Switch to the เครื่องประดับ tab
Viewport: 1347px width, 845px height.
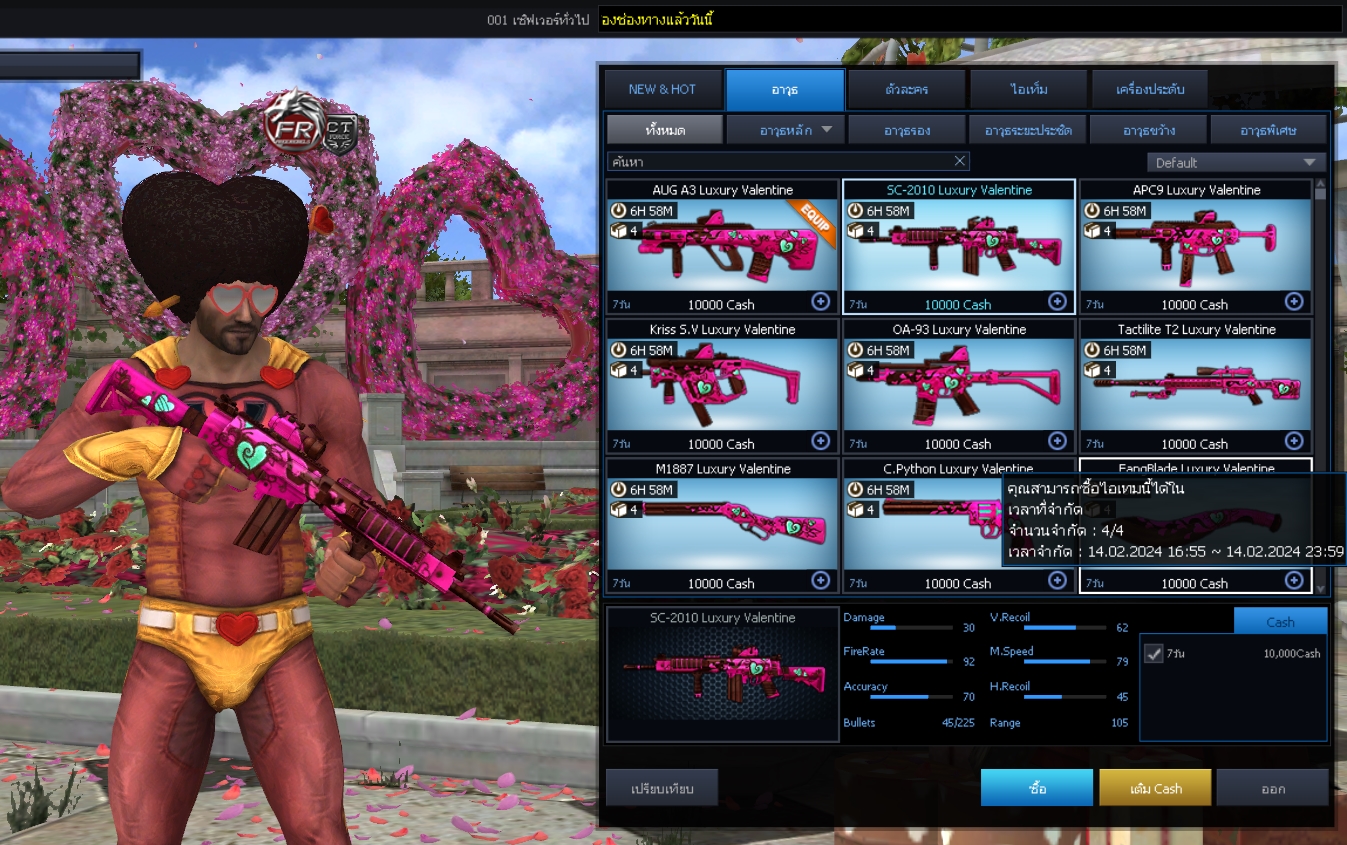pos(1148,89)
